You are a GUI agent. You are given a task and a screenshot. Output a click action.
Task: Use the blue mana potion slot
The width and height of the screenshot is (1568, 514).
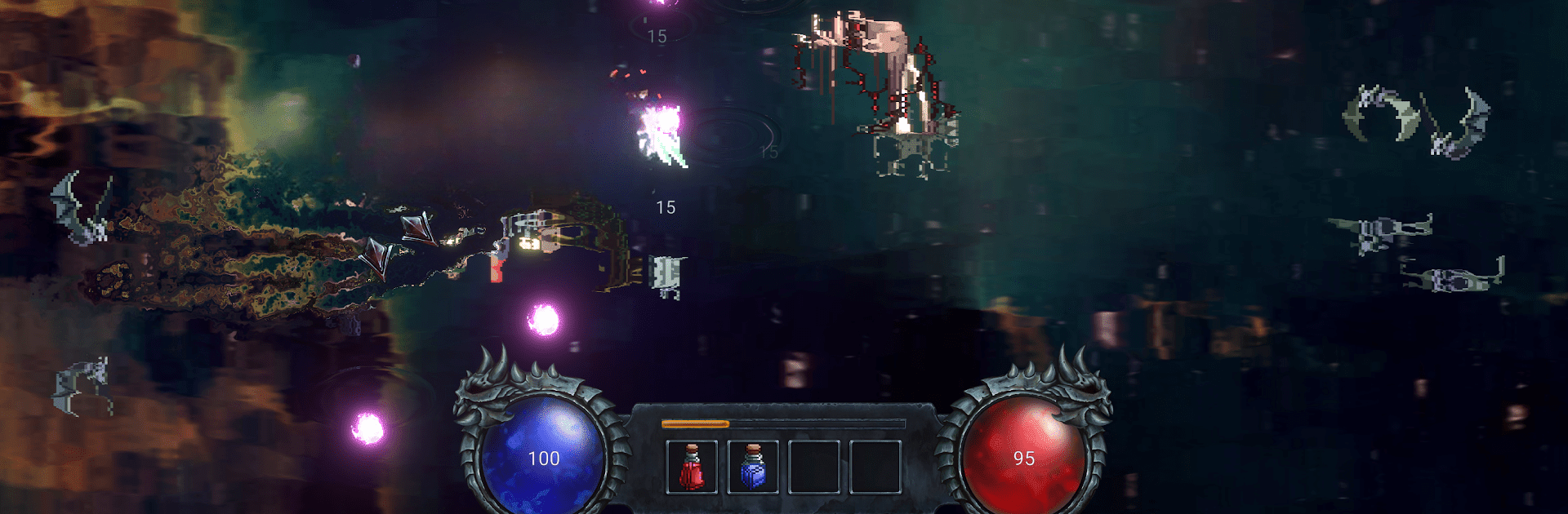coord(753,467)
